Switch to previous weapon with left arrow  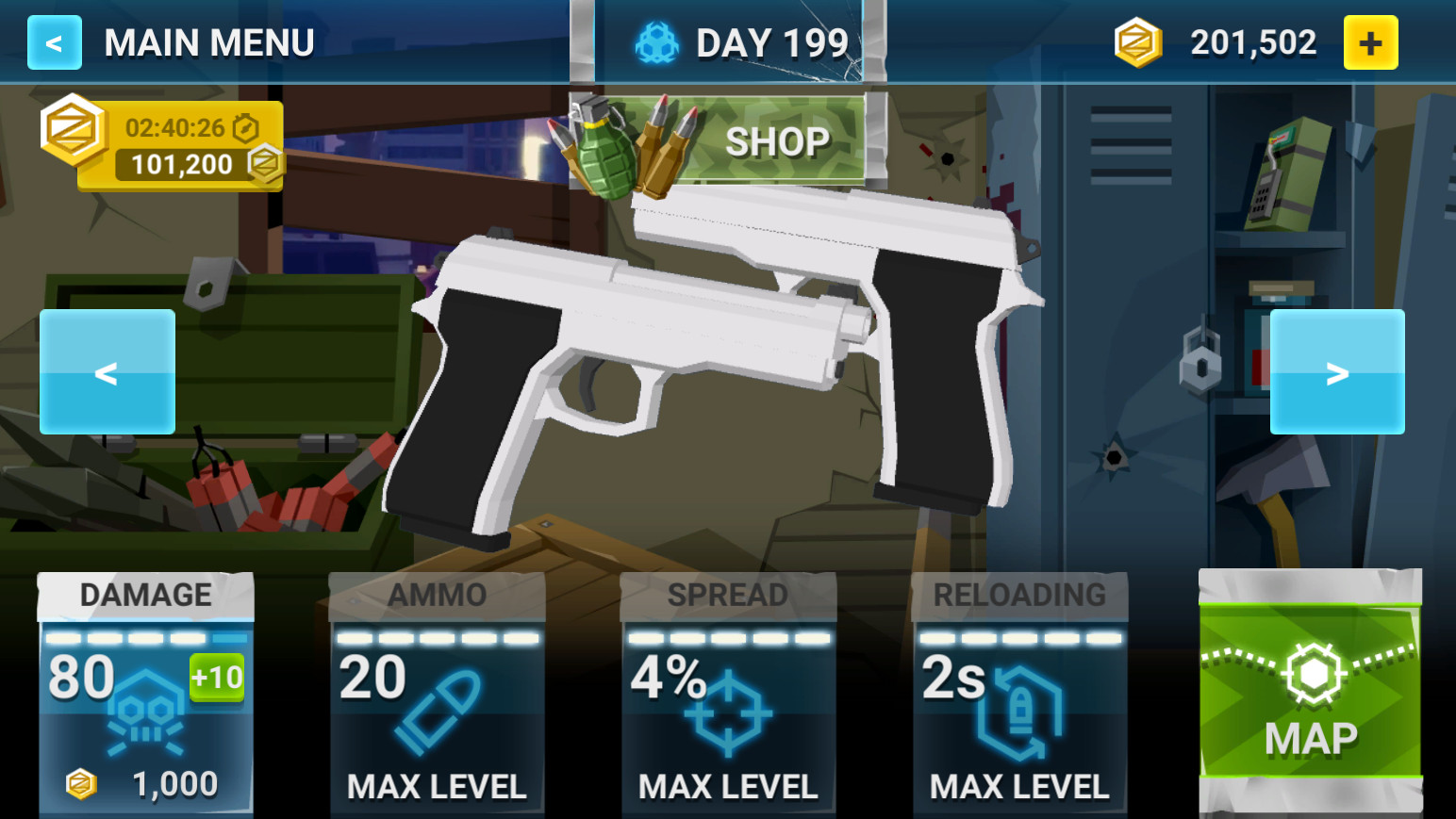[x=107, y=371]
